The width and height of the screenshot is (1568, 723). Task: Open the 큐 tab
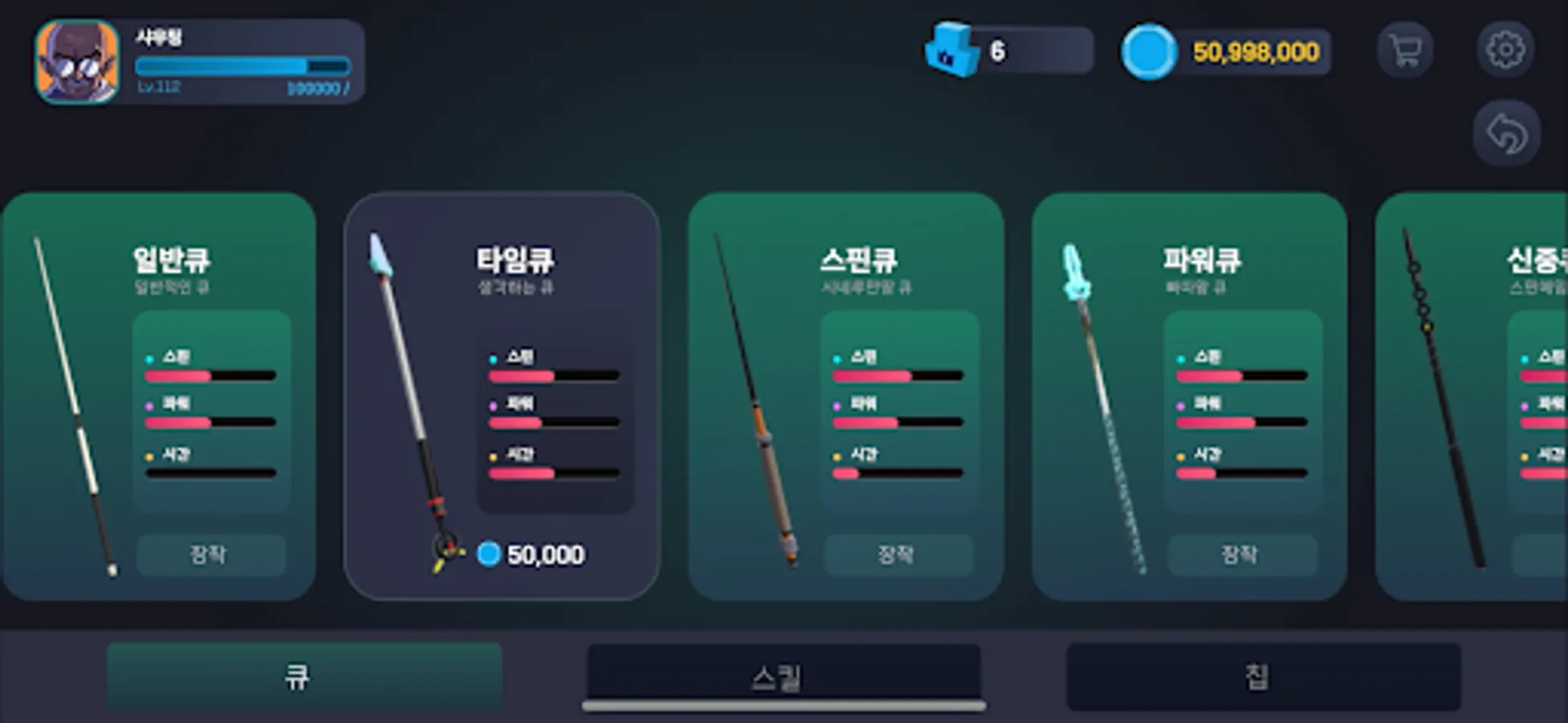tap(303, 677)
